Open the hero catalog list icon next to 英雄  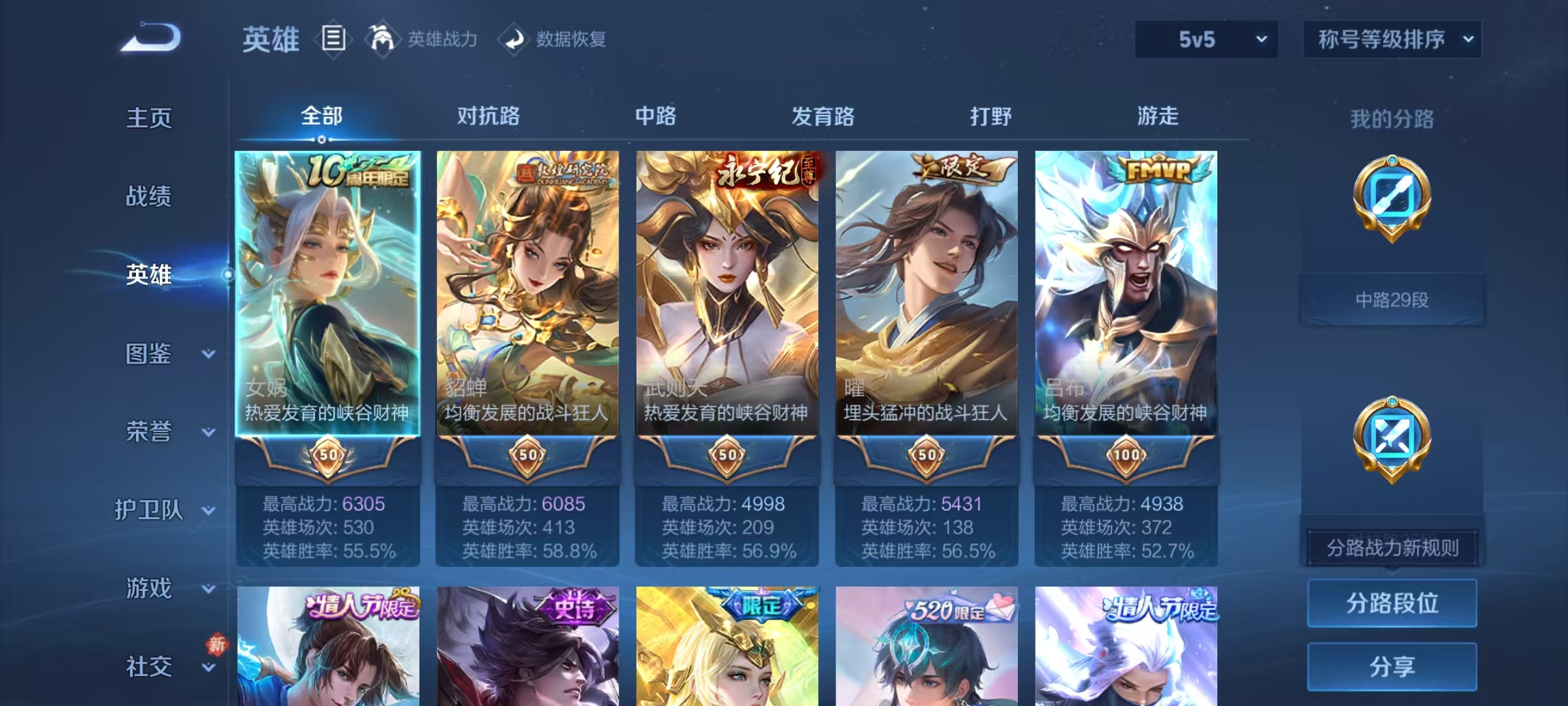[334, 40]
